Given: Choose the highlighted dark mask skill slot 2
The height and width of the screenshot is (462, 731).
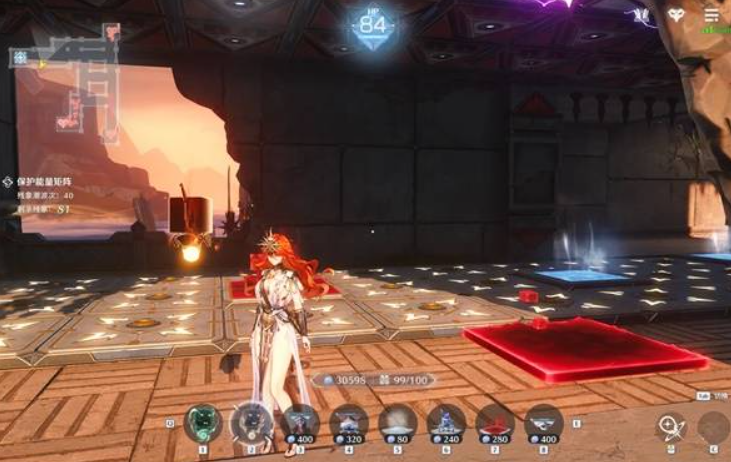Looking at the screenshot, I should point(251,423).
